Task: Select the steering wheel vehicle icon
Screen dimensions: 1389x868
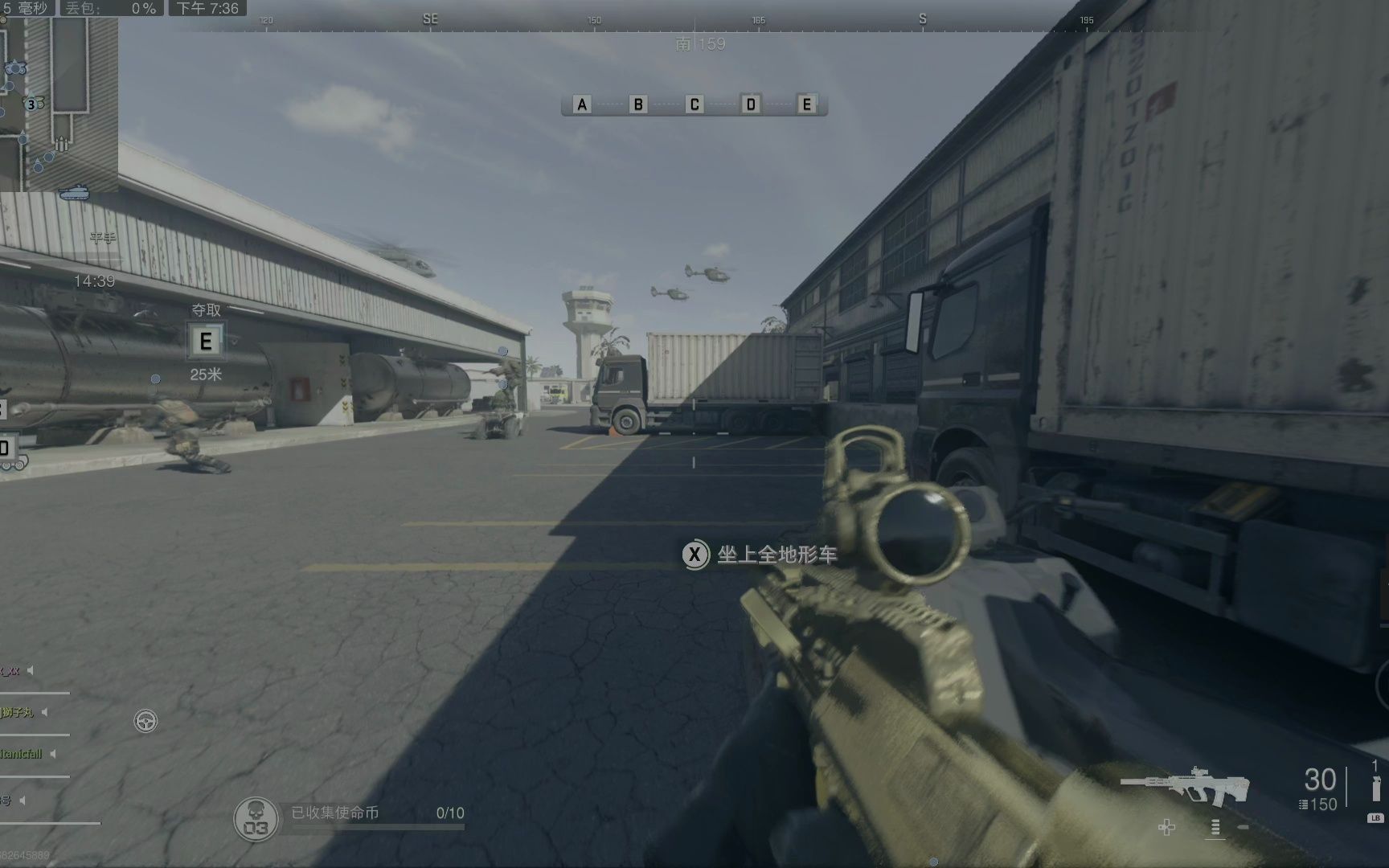Action: tap(146, 721)
